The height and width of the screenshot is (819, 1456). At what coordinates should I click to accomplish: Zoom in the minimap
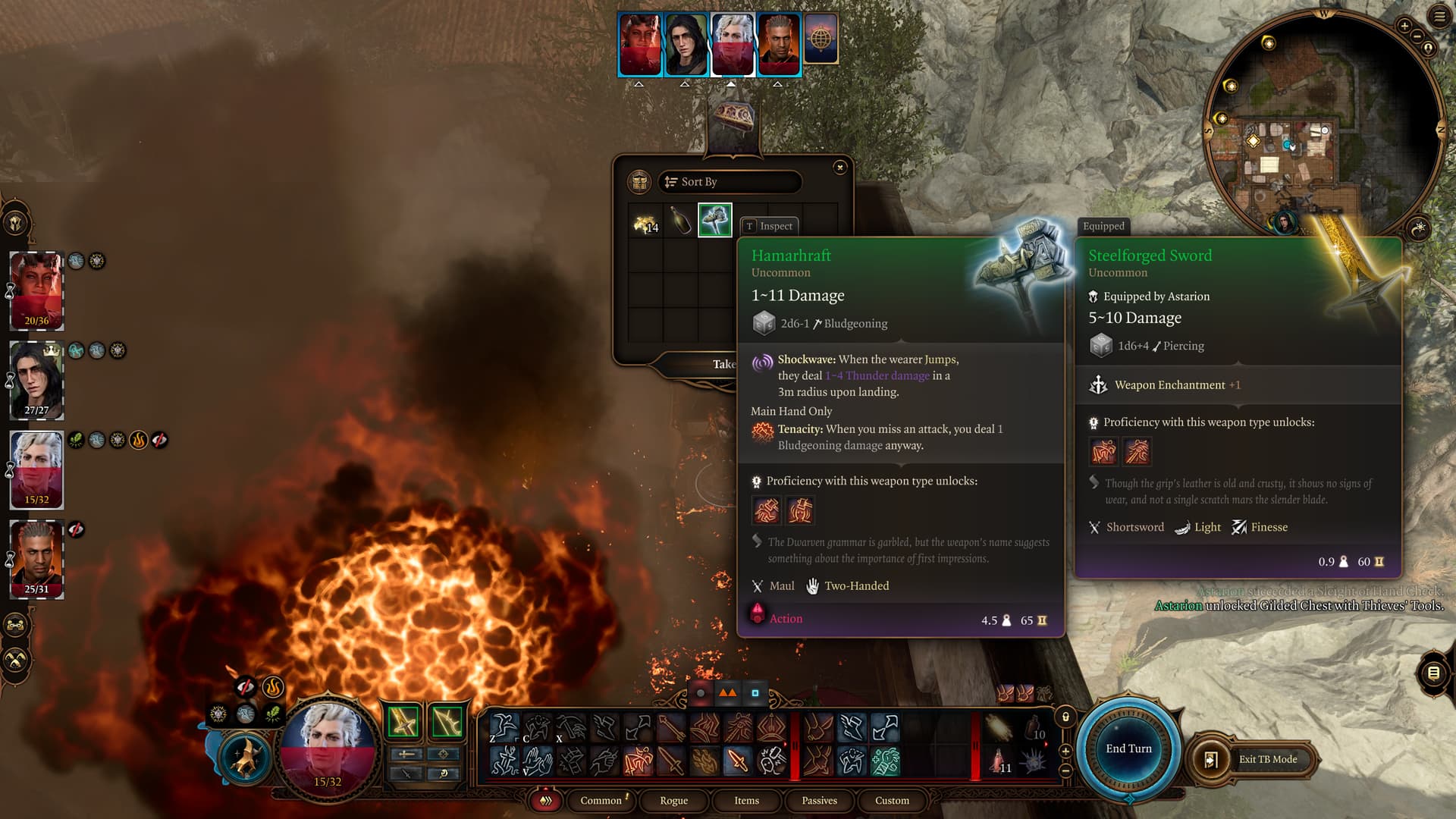click(1404, 26)
